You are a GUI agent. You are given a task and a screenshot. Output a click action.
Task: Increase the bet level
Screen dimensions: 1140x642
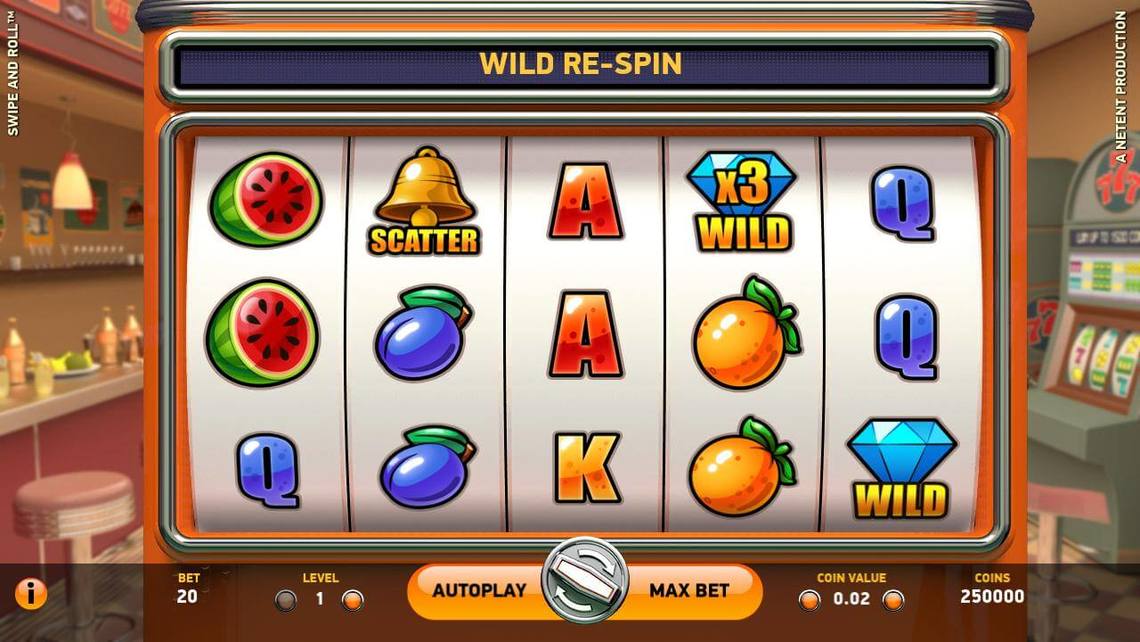point(352,600)
